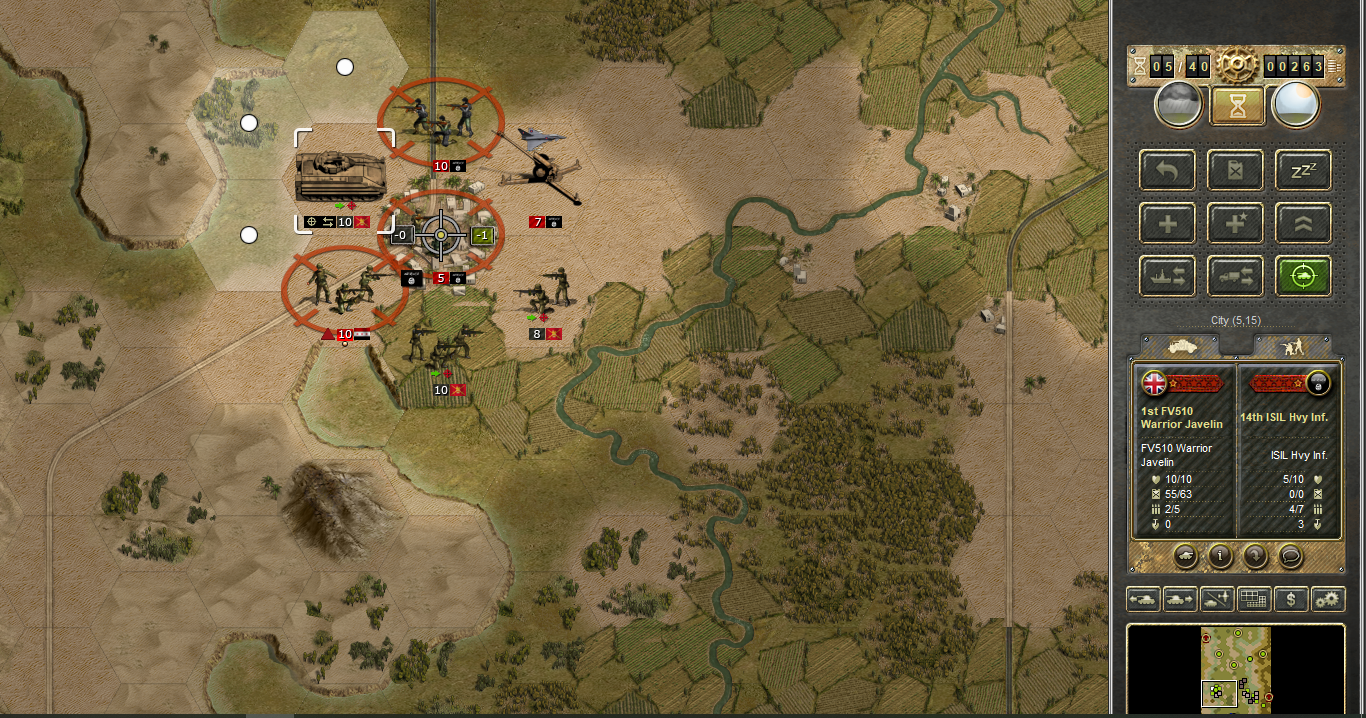1366x718 pixels.
Task: Click the undo arrow button
Action: [1167, 170]
